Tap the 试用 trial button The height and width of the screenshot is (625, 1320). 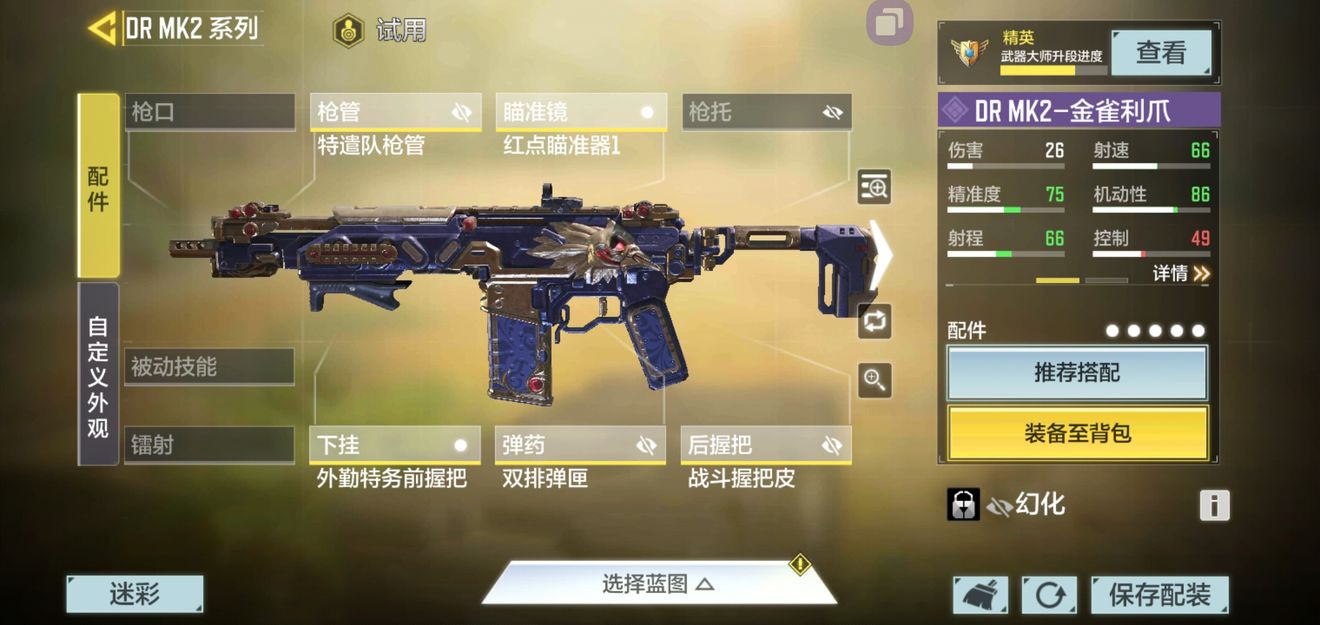point(380,30)
